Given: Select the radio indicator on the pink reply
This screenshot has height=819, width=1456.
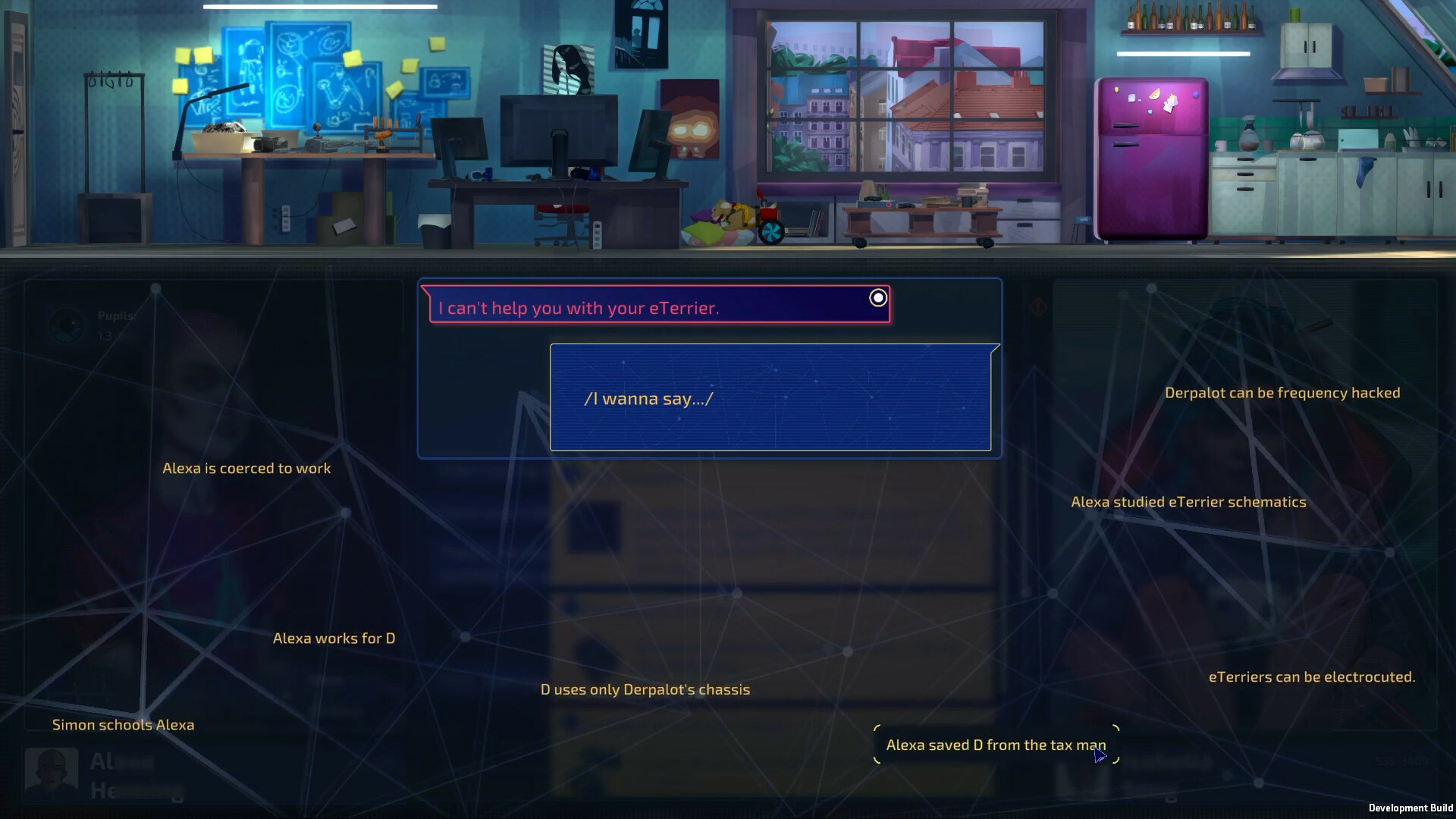Looking at the screenshot, I should 877,298.
